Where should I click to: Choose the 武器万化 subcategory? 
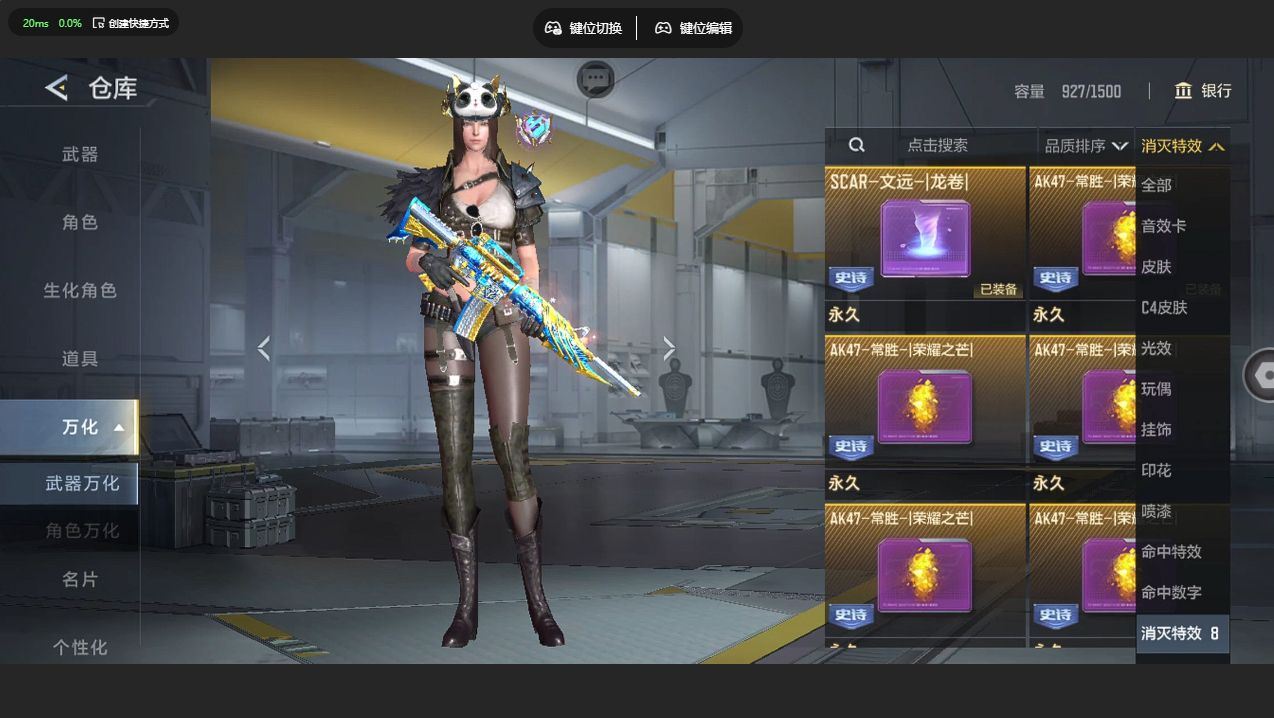(82, 483)
